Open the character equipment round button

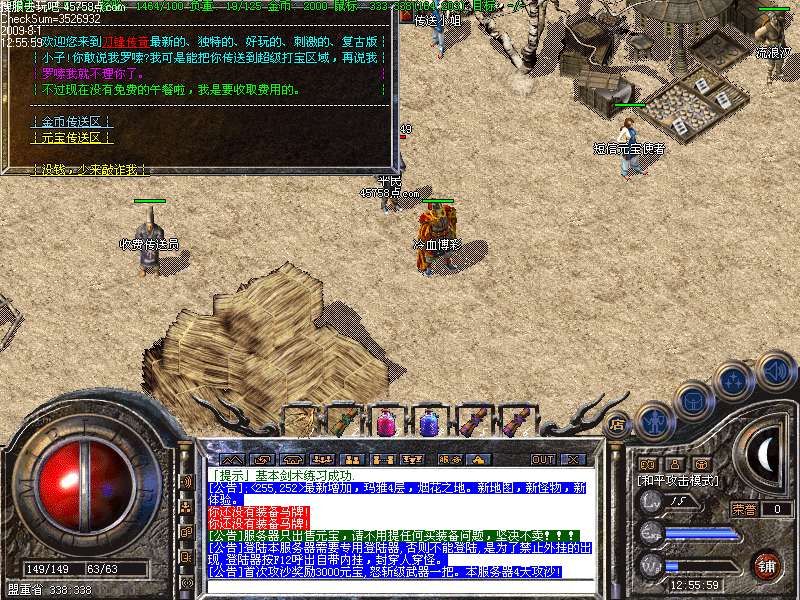[x=655, y=422]
